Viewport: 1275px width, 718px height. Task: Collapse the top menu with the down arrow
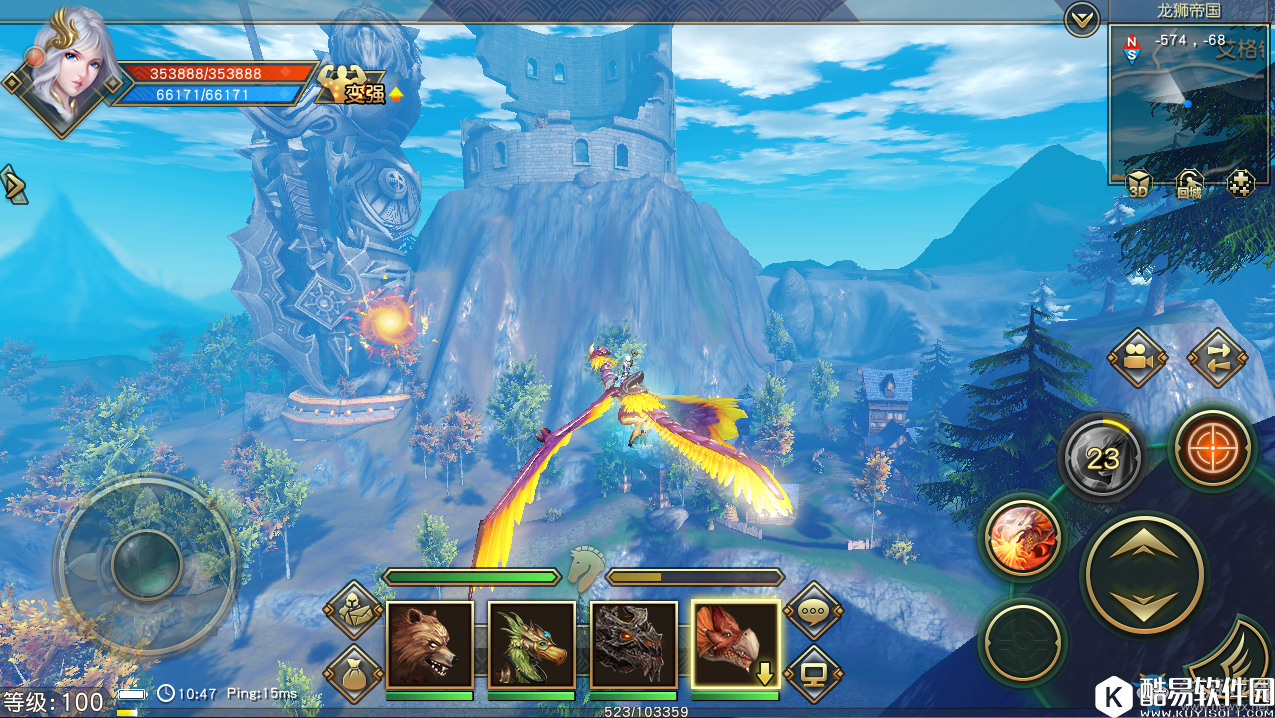(x=1081, y=19)
